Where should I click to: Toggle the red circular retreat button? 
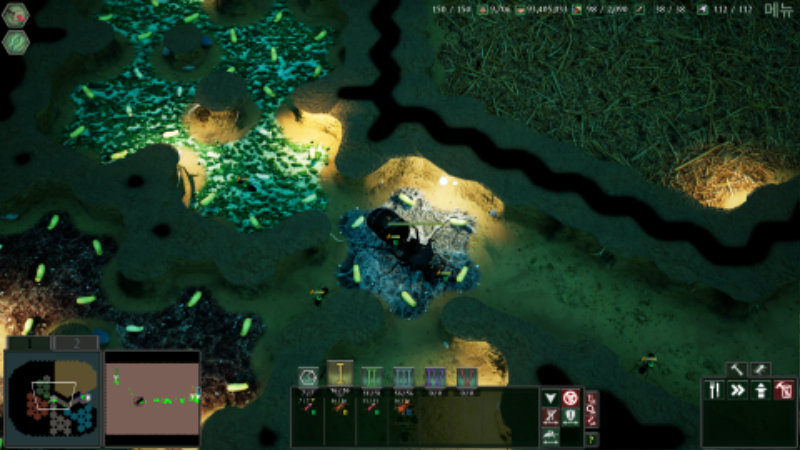pos(571,397)
